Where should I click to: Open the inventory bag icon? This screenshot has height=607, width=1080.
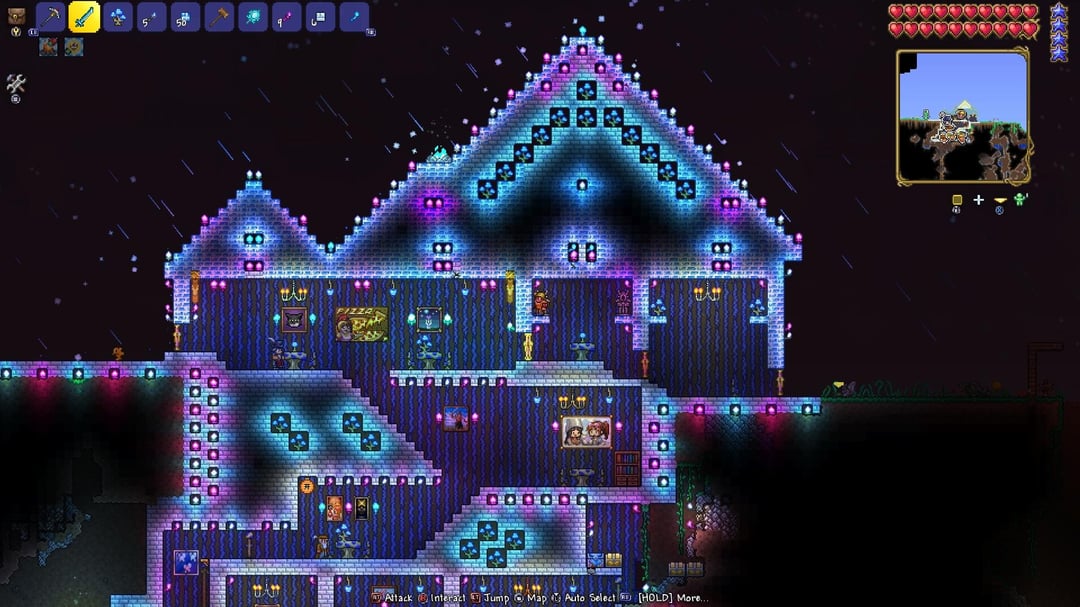[16, 16]
